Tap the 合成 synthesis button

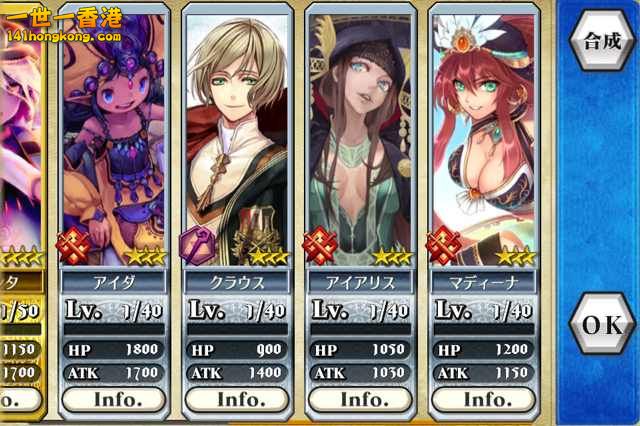tap(603, 41)
